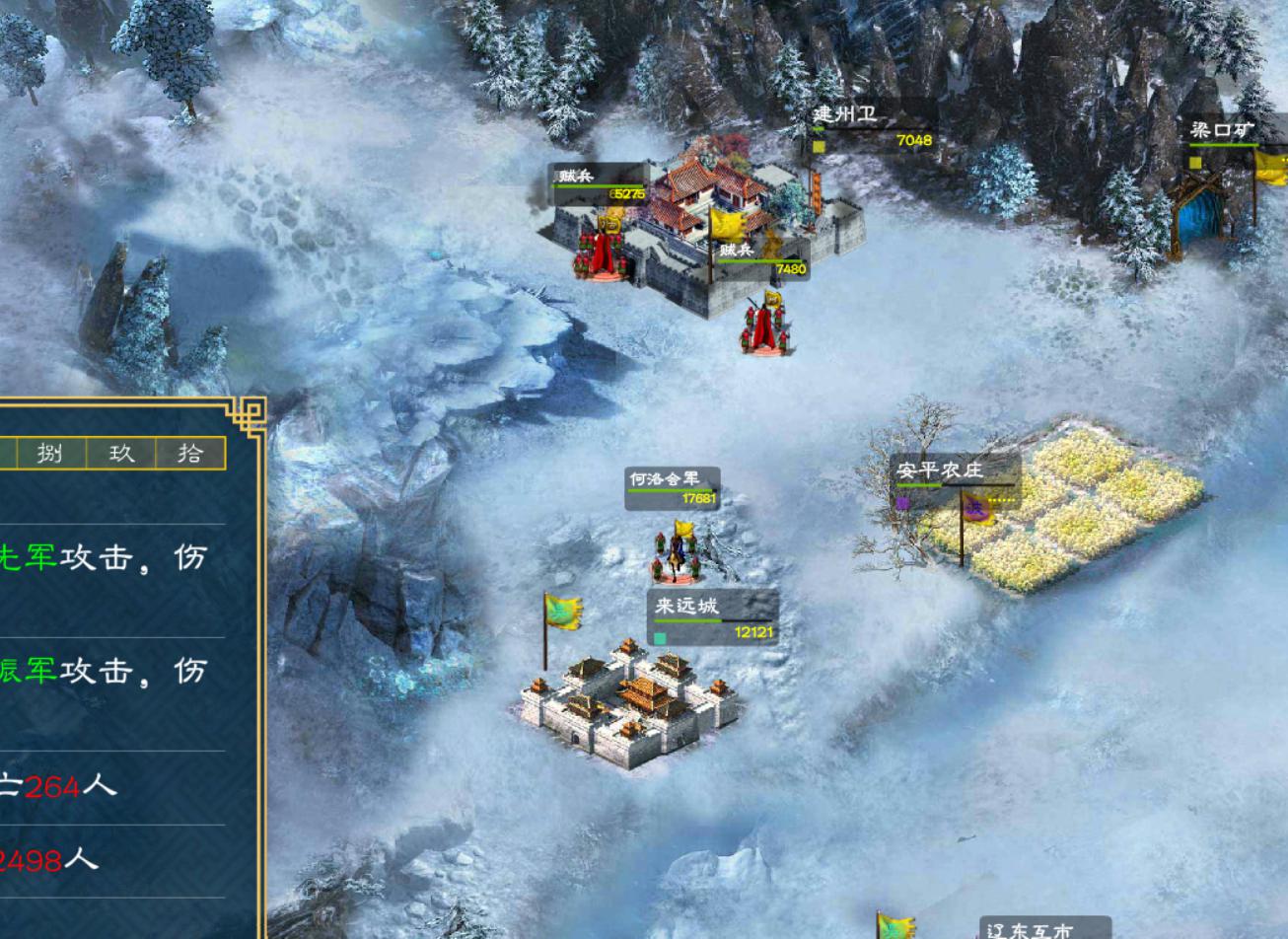
Task: Switch to the 捌 tab
Action: tap(50, 453)
